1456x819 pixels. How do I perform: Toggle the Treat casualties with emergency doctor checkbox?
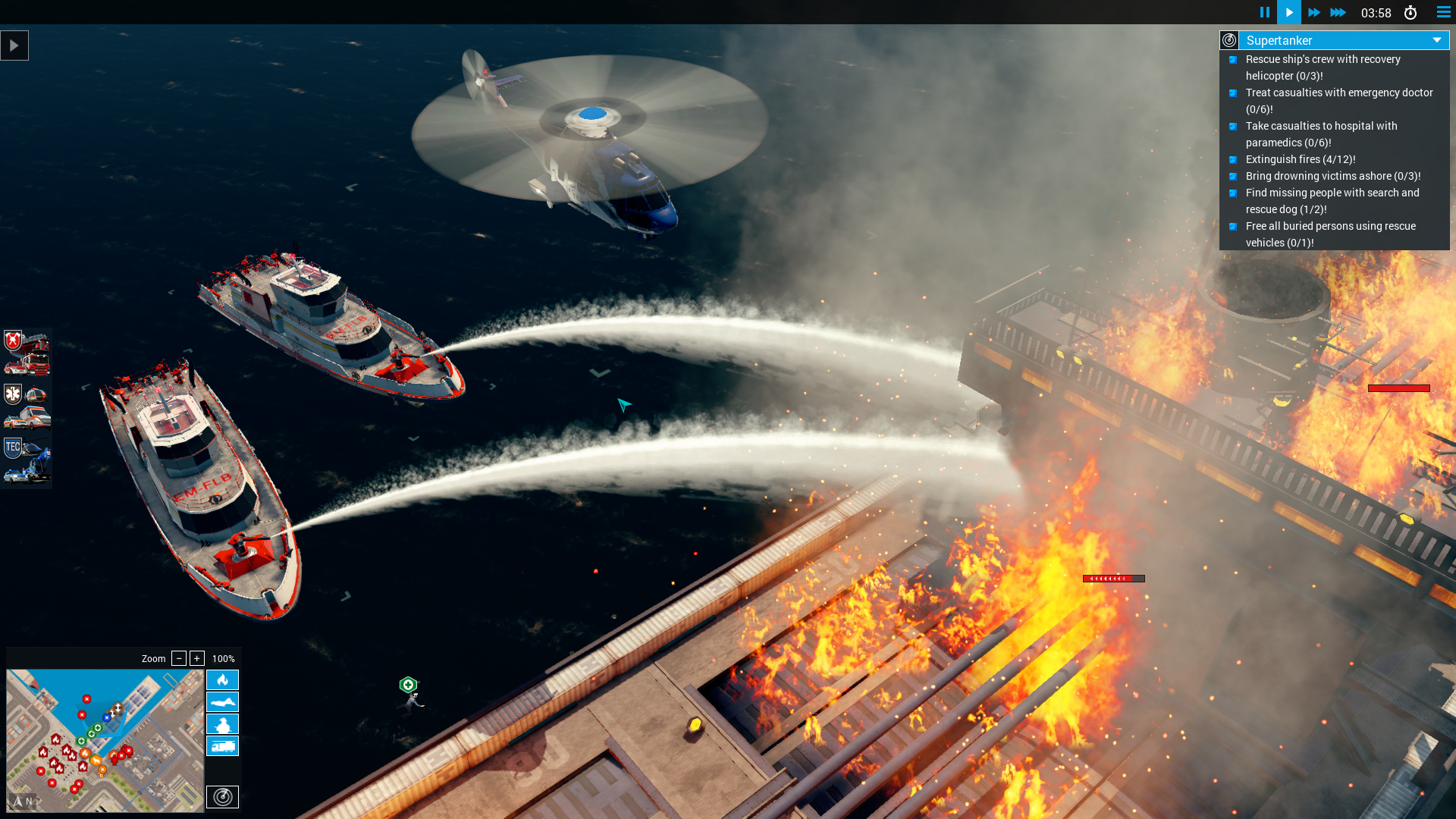(x=1234, y=93)
